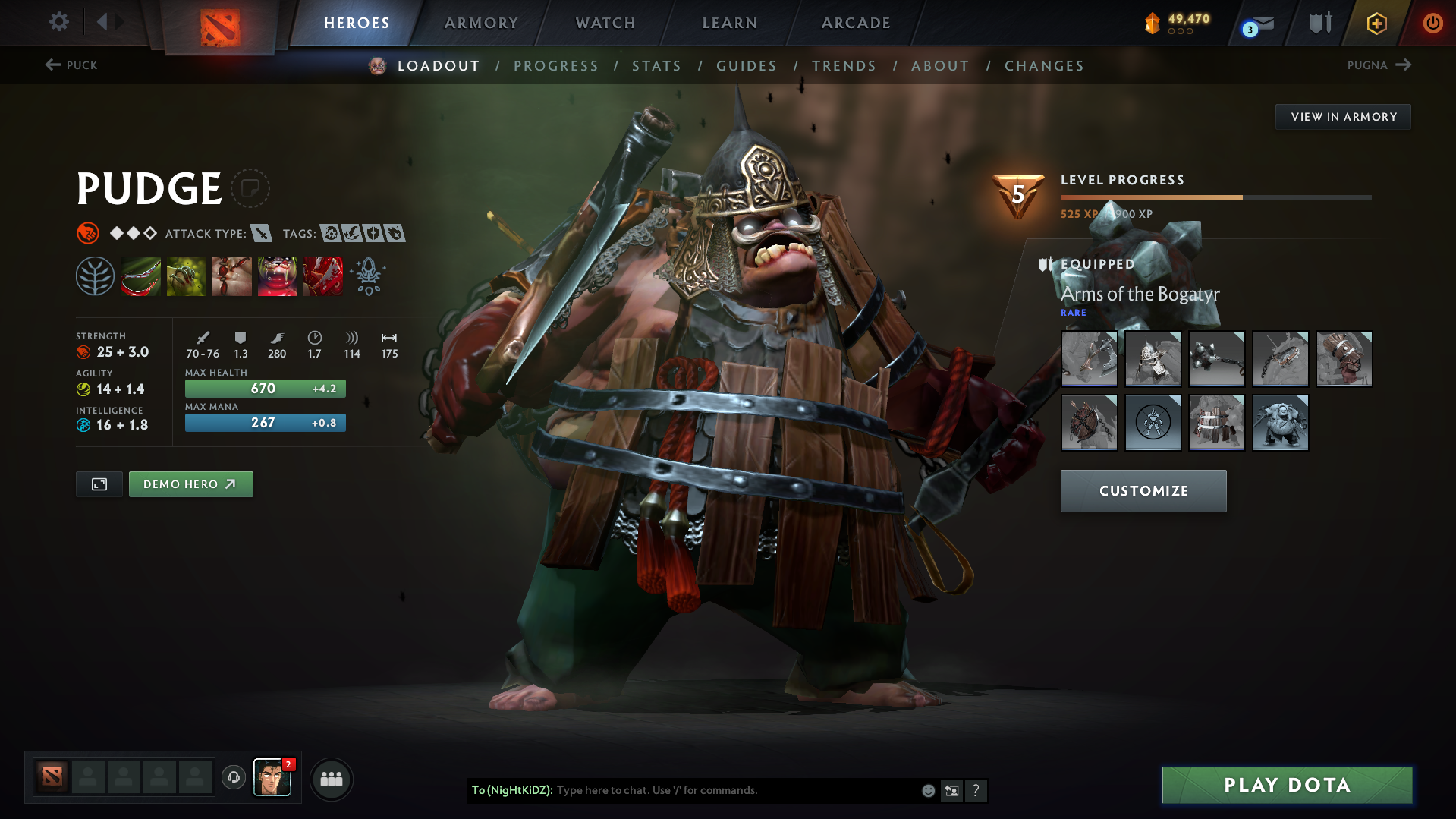Select the Rot ability icon

(x=187, y=276)
